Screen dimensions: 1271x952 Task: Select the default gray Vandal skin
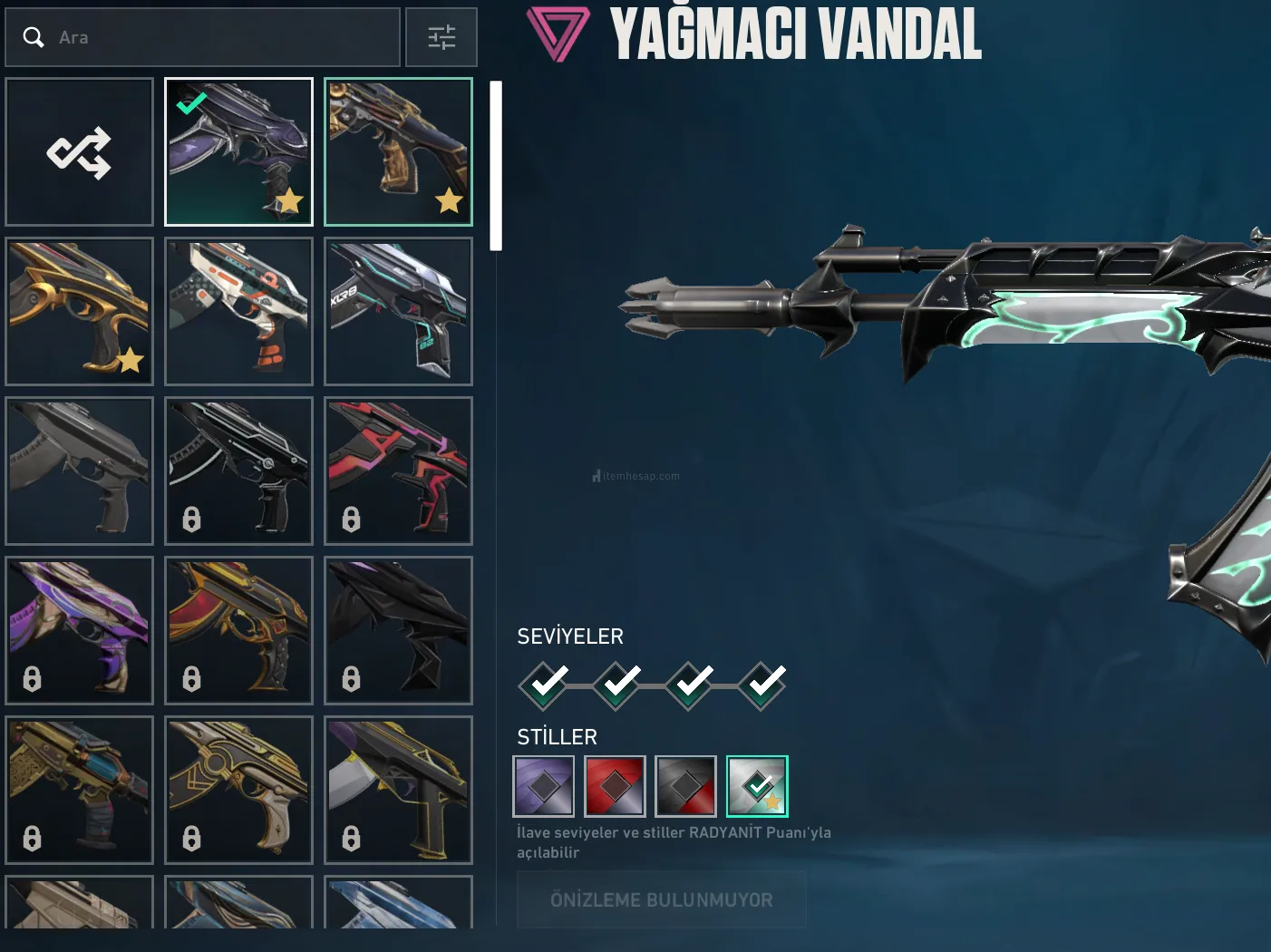click(80, 471)
